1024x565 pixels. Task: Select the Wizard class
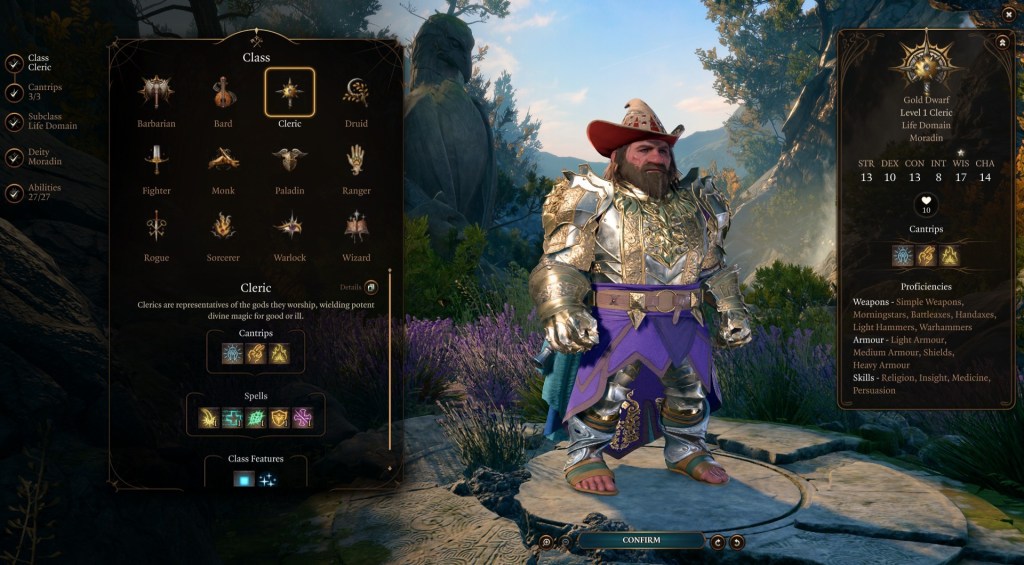(356, 227)
